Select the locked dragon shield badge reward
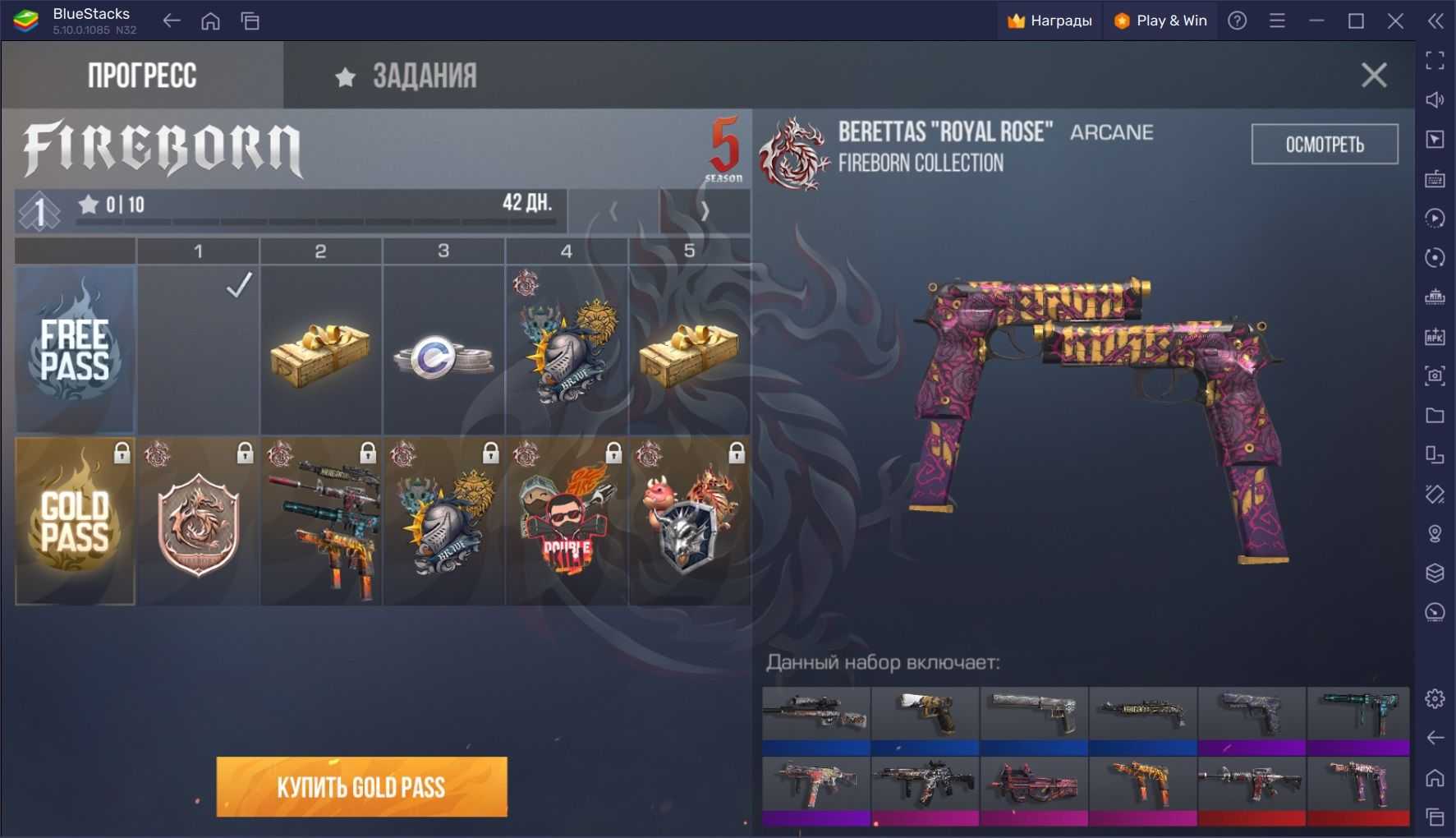The height and width of the screenshot is (838, 1456). click(x=198, y=523)
